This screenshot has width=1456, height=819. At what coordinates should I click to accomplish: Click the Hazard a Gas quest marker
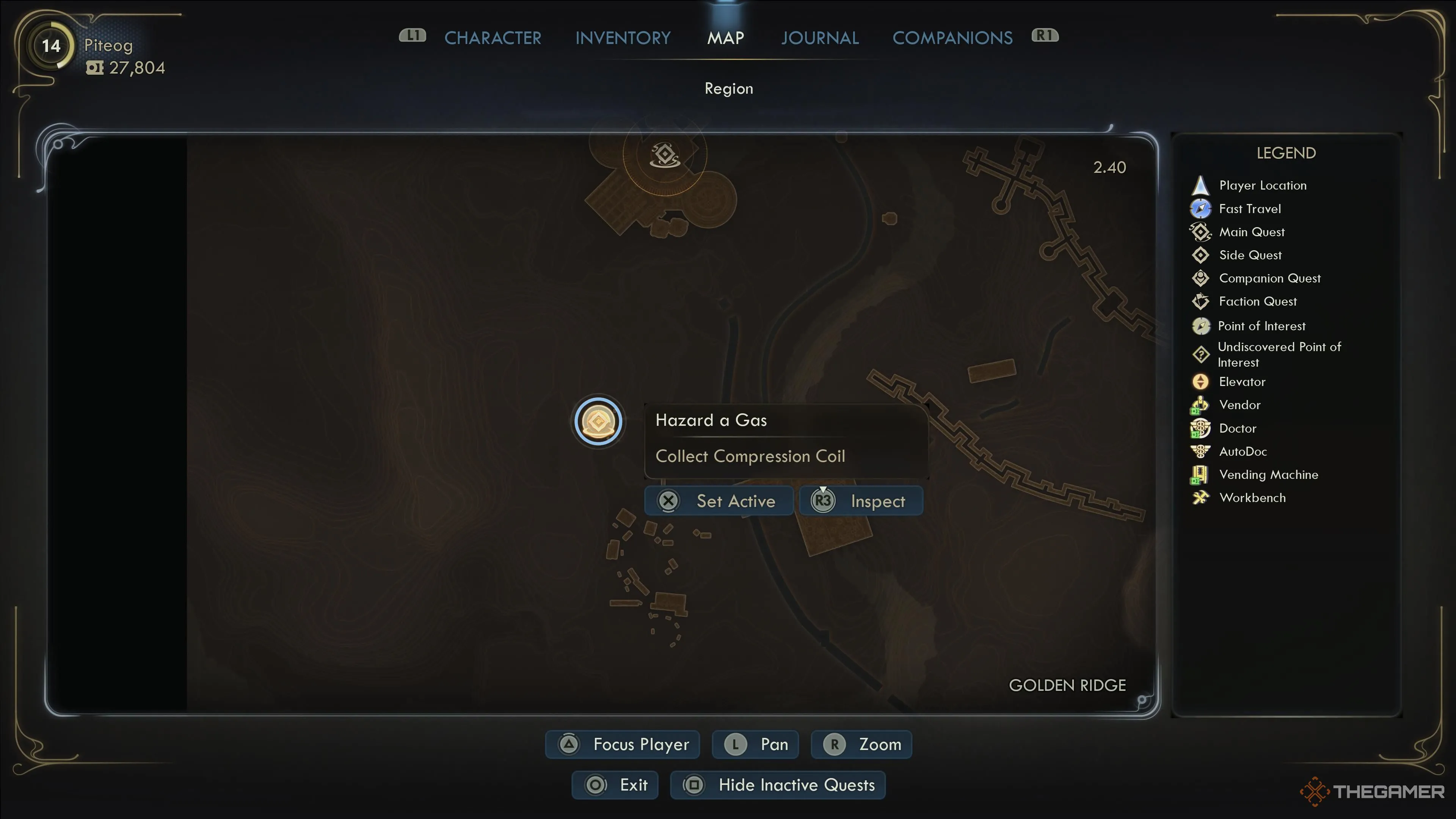click(x=598, y=421)
